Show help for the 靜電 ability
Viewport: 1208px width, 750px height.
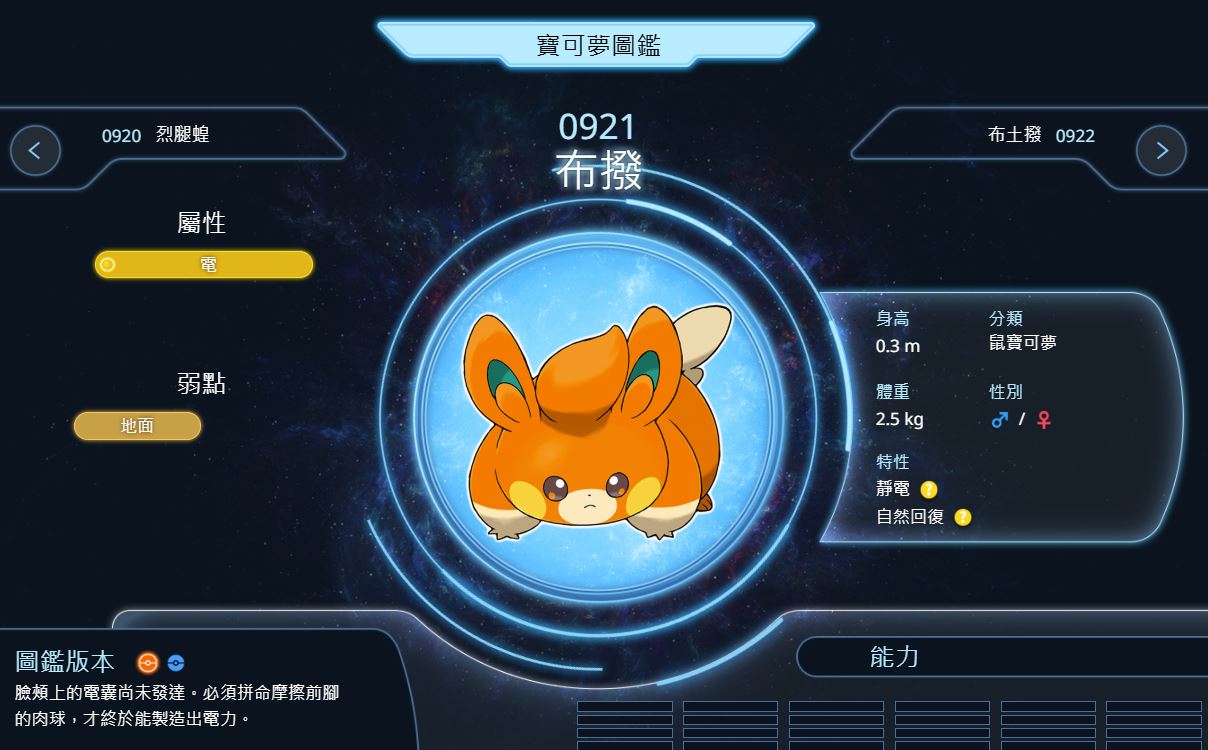(929, 490)
